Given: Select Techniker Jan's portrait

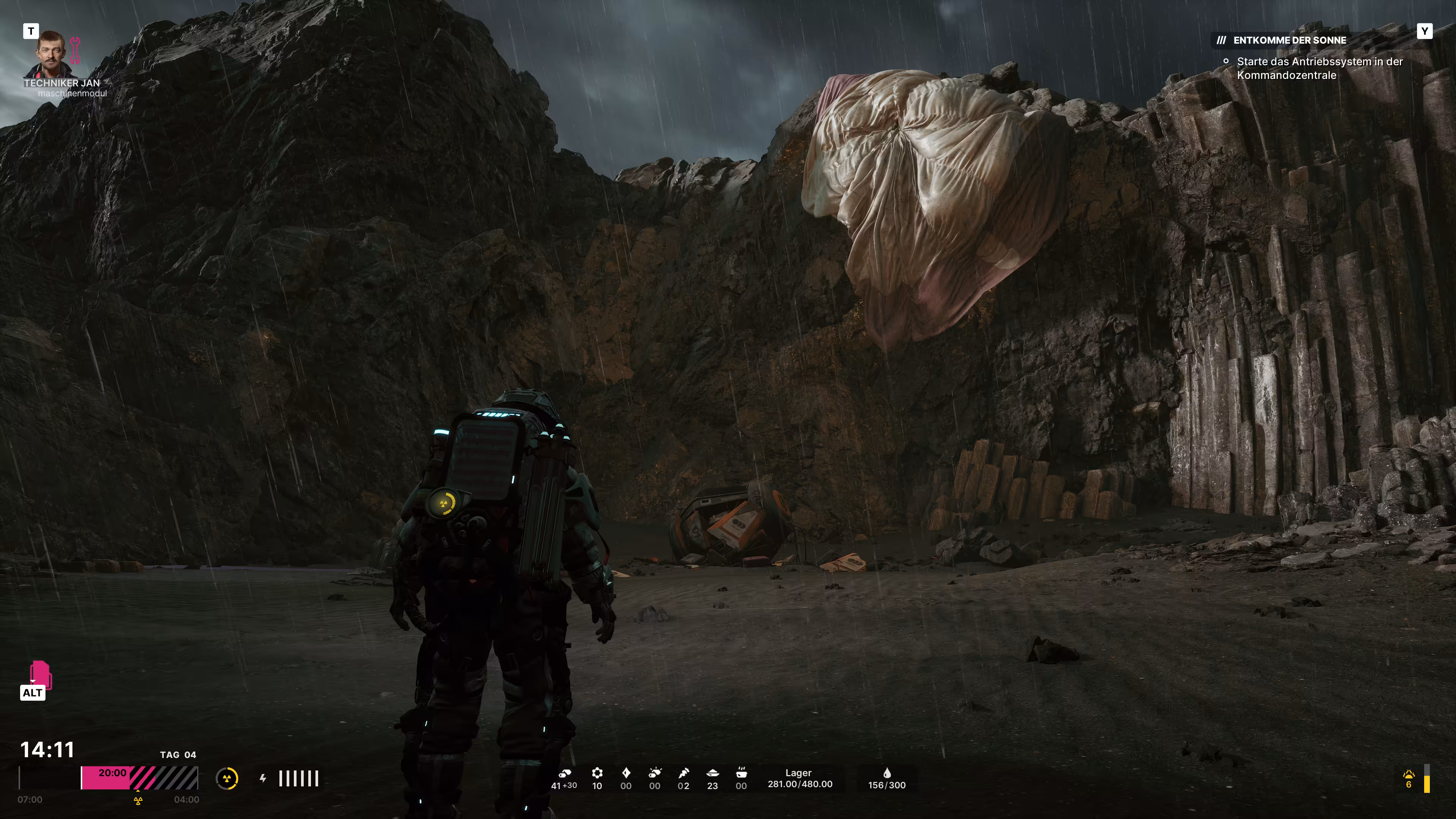Looking at the screenshot, I should pyautogui.click(x=51, y=54).
